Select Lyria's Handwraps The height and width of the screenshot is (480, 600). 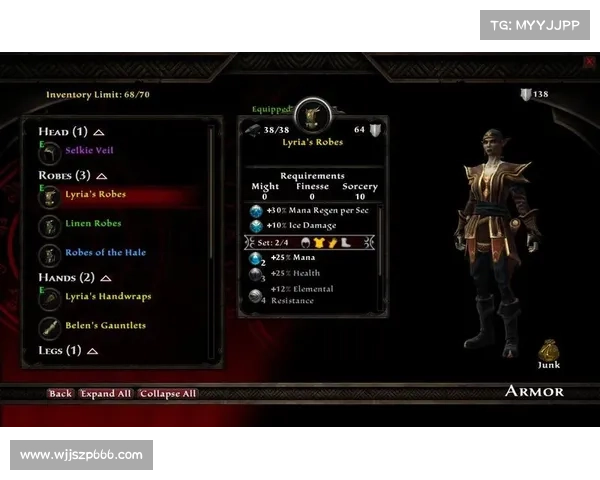point(108,296)
